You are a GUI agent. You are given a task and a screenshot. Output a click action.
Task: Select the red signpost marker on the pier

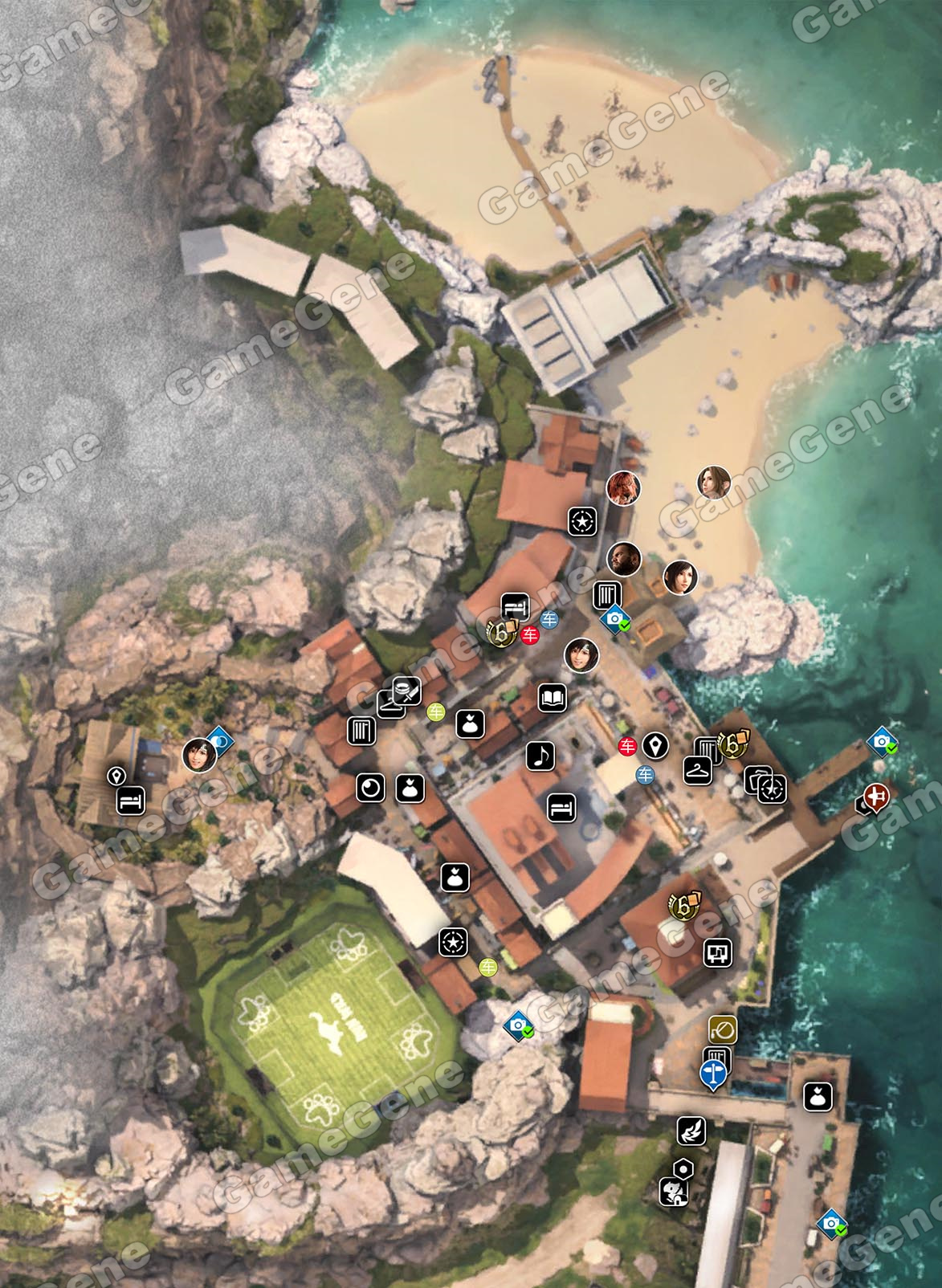point(875,797)
